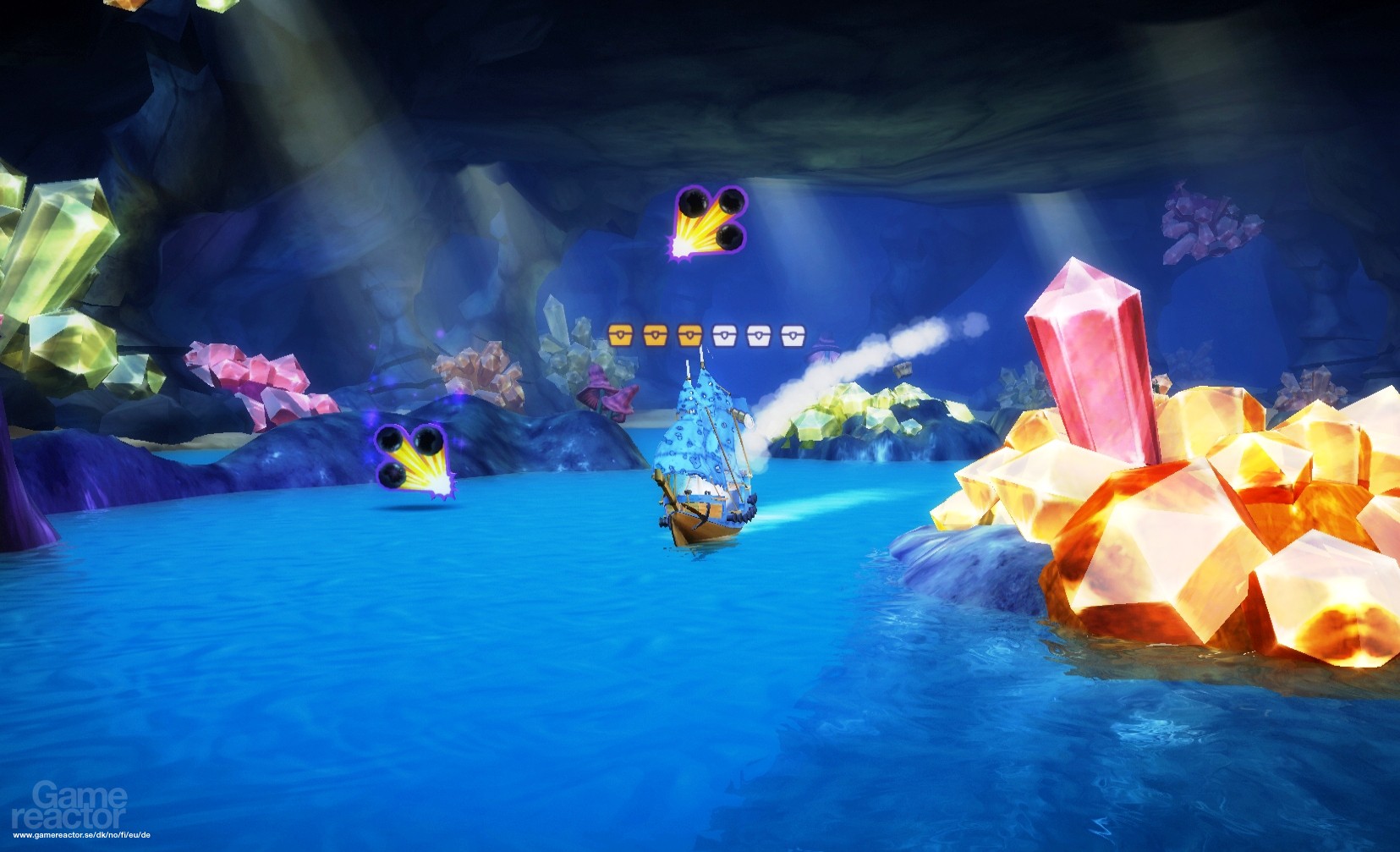Select the second gold chest in the progress row
The image size is (1400, 852).
pos(656,335)
